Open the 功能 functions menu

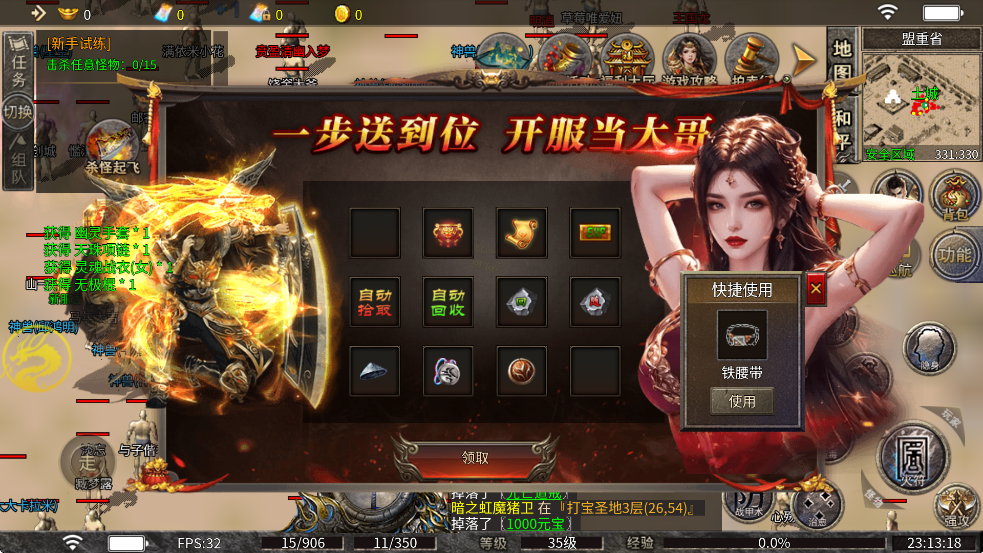coord(955,254)
